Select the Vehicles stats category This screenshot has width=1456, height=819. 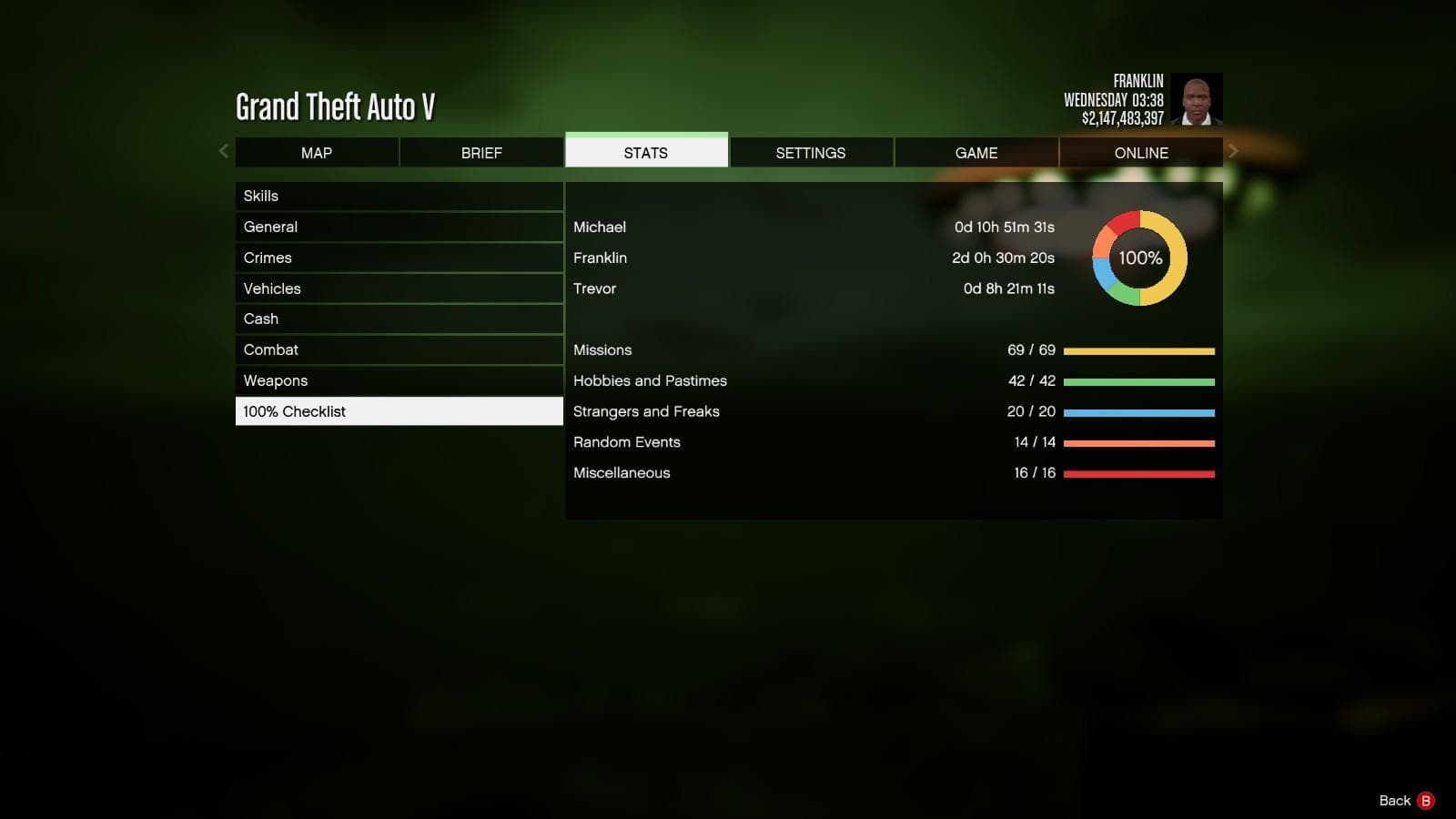[x=399, y=288]
